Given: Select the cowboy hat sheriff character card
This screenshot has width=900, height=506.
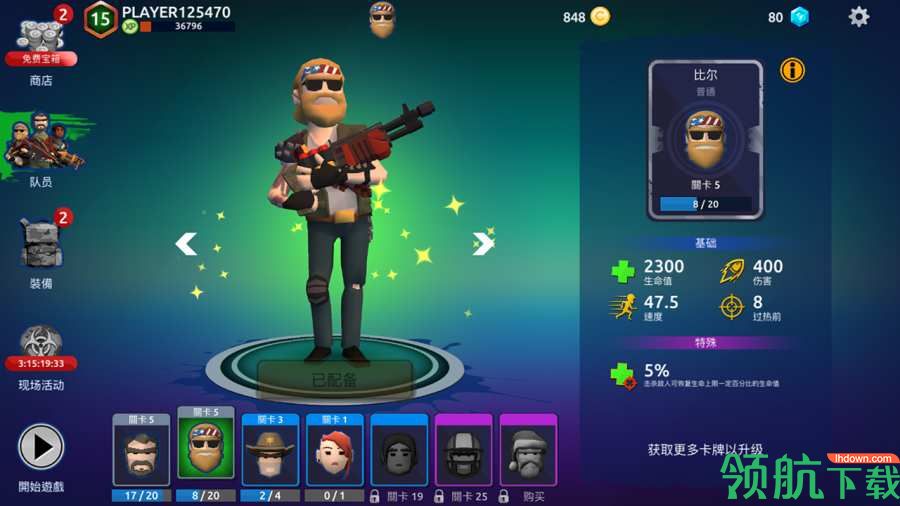Looking at the screenshot, I should pyautogui.click(x=270, y=455).
